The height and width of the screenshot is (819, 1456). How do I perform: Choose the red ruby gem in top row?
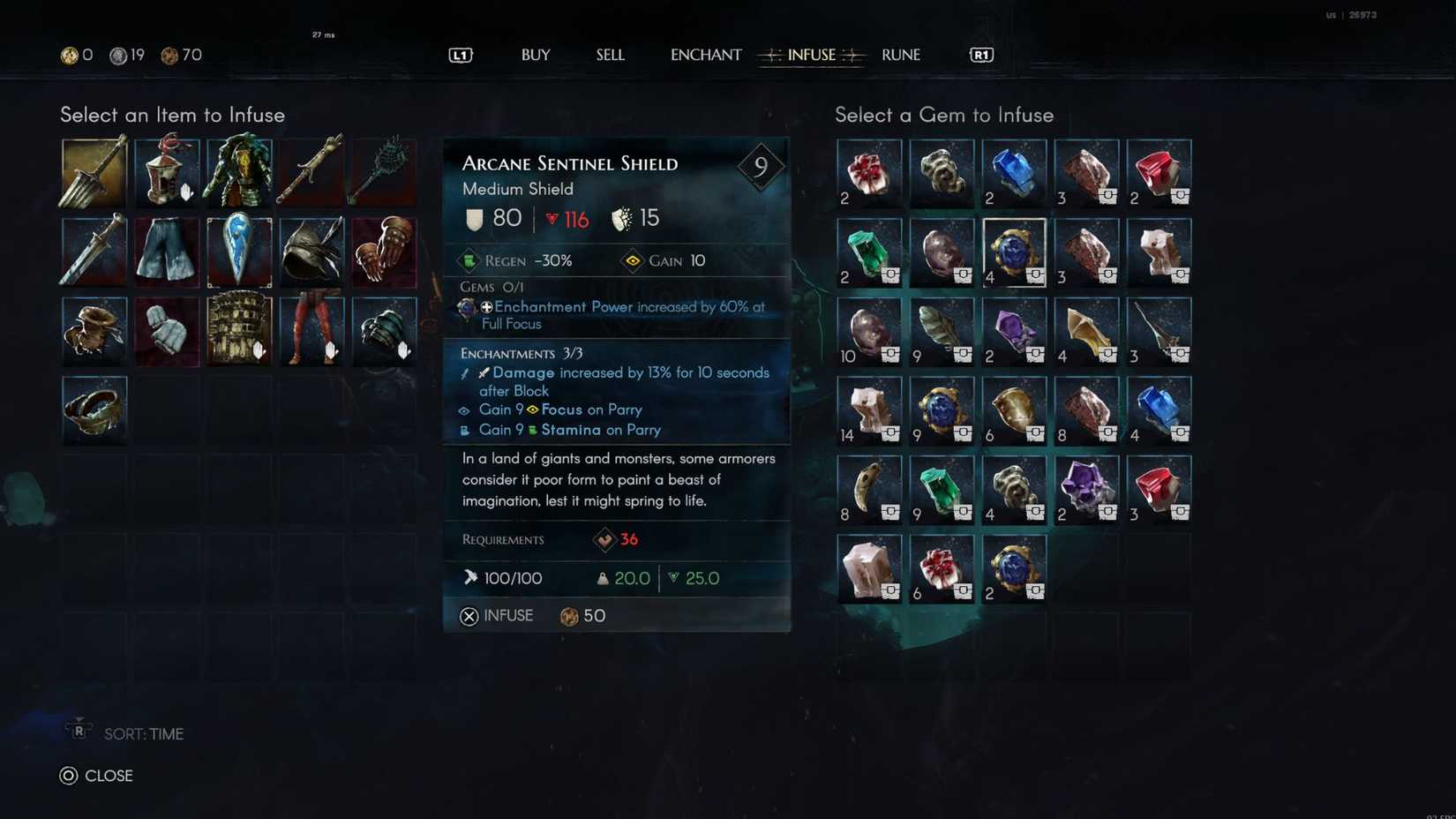point(1160,172)
